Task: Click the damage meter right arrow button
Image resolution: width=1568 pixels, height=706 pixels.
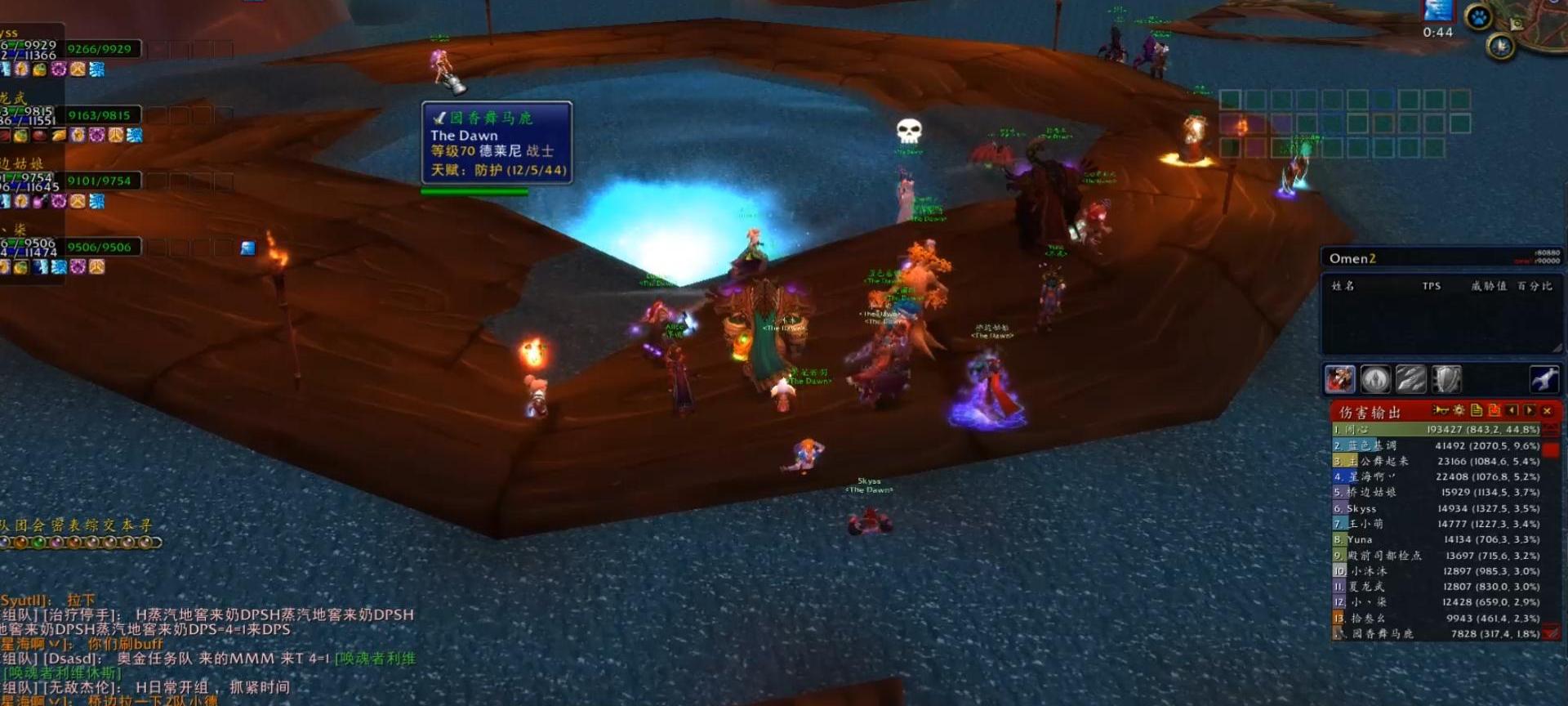Action: [1529, 411]
